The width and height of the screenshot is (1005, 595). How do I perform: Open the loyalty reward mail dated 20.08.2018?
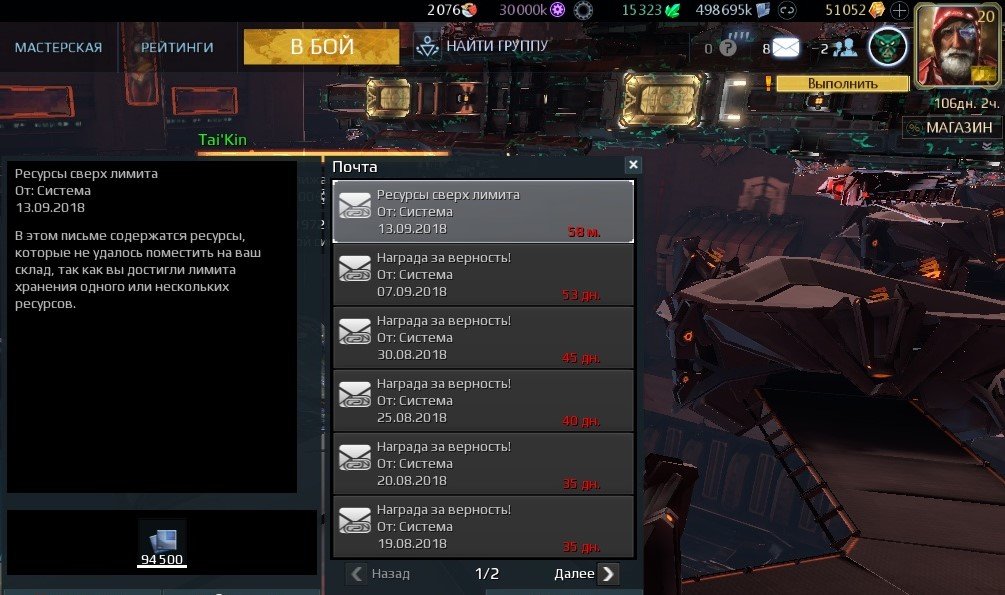tap(484, 463)
